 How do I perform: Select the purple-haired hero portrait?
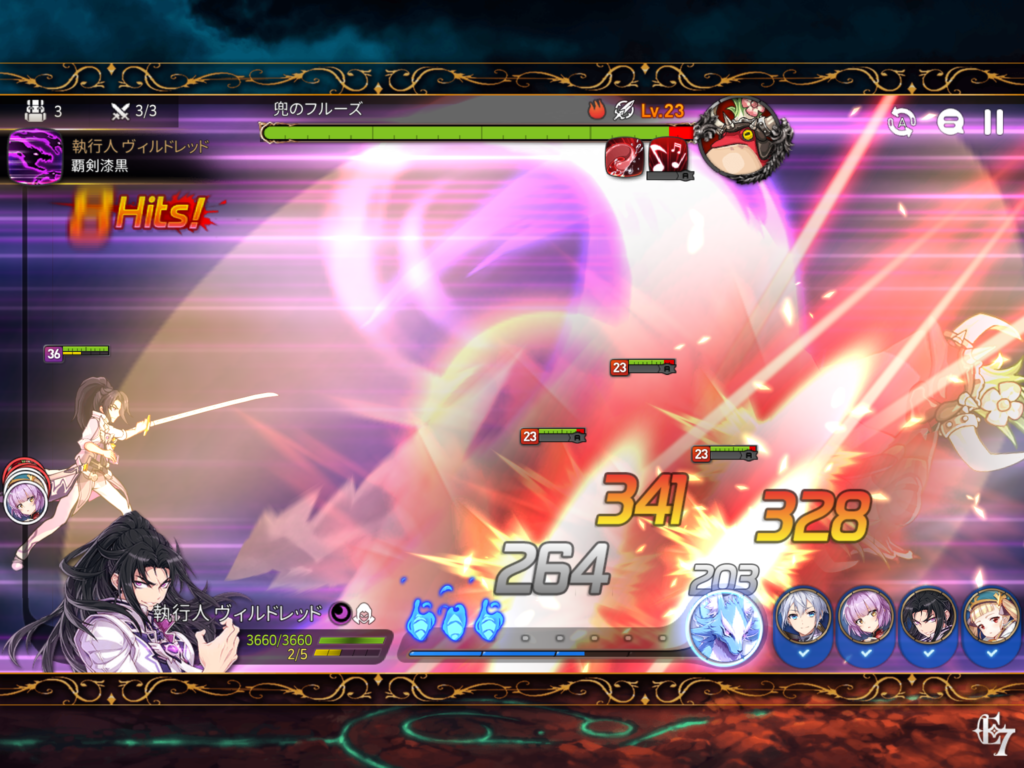click(x=866, y=621)
